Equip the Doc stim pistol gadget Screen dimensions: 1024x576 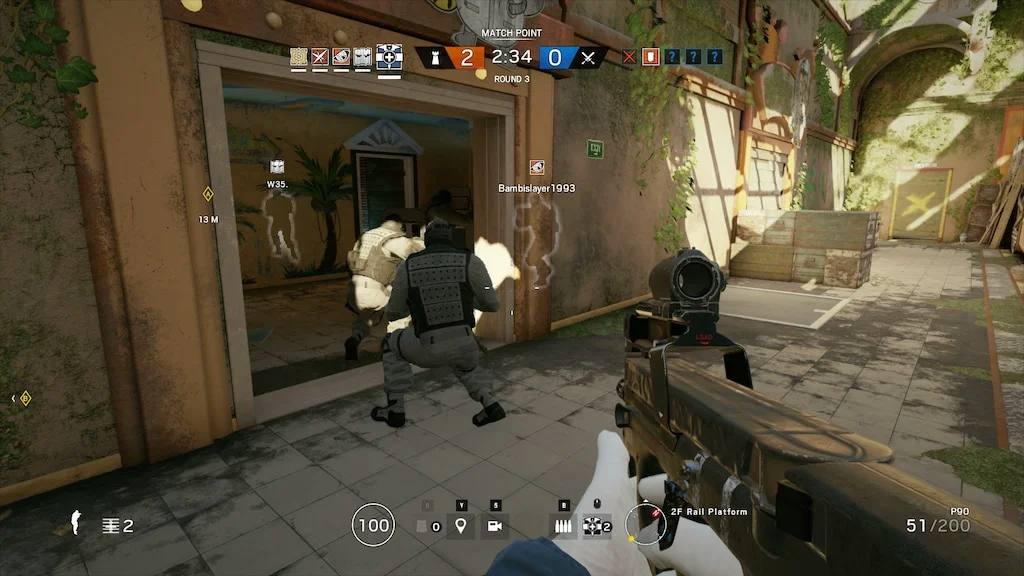tap(595, 525)
